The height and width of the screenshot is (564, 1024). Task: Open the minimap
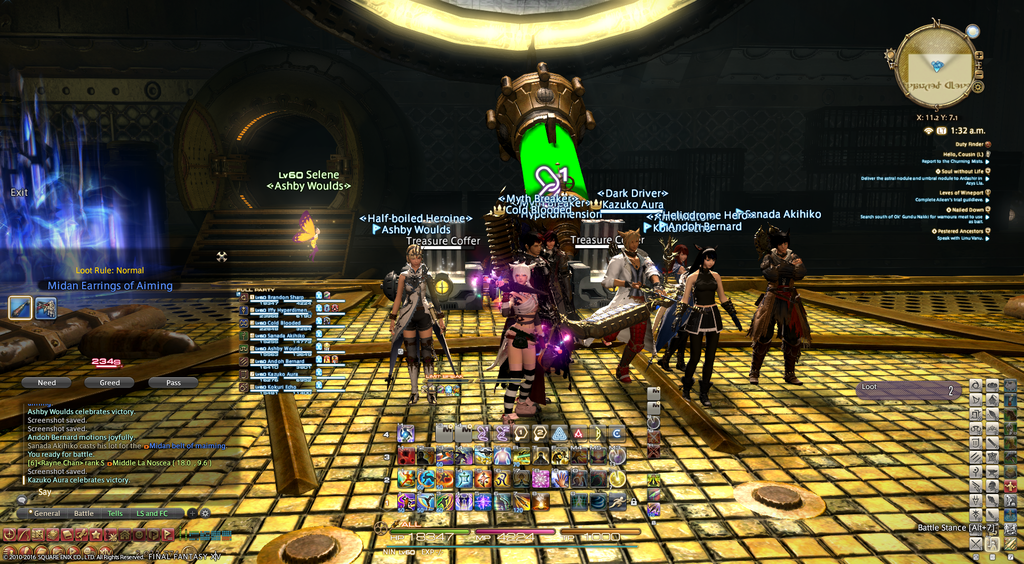click(935, 67)
